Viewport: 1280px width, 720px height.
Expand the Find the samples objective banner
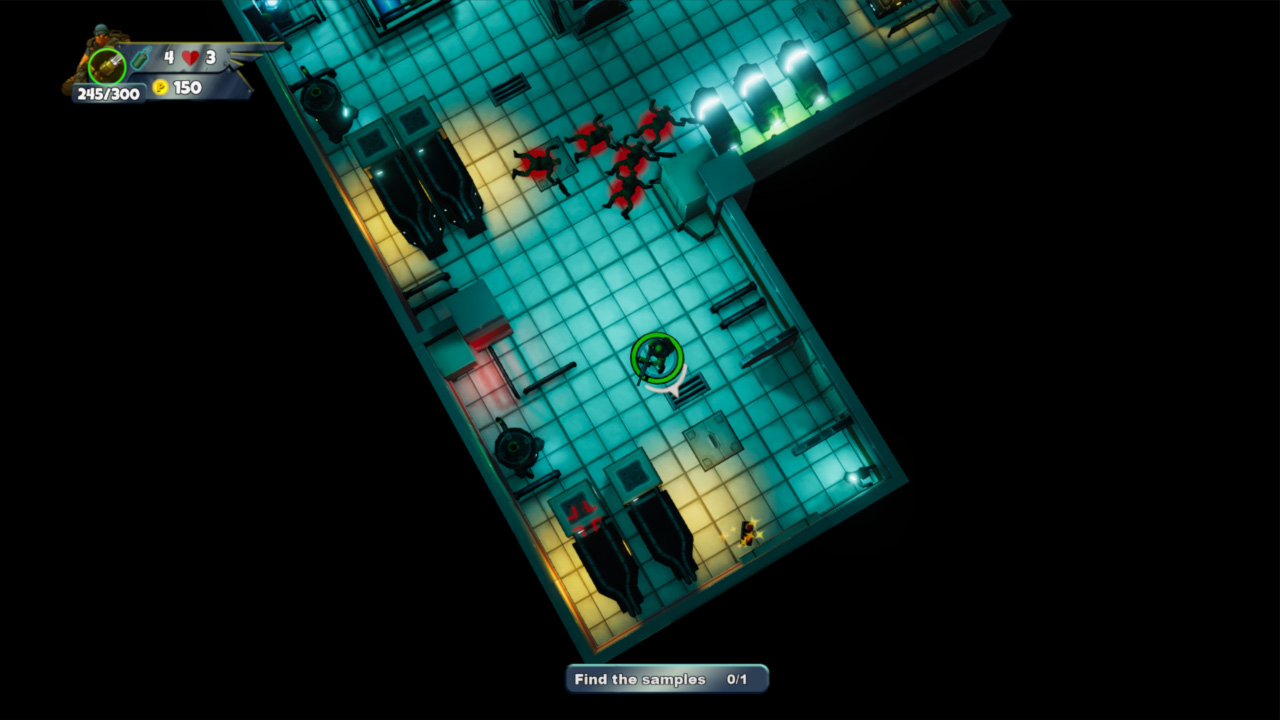point(666,678)
